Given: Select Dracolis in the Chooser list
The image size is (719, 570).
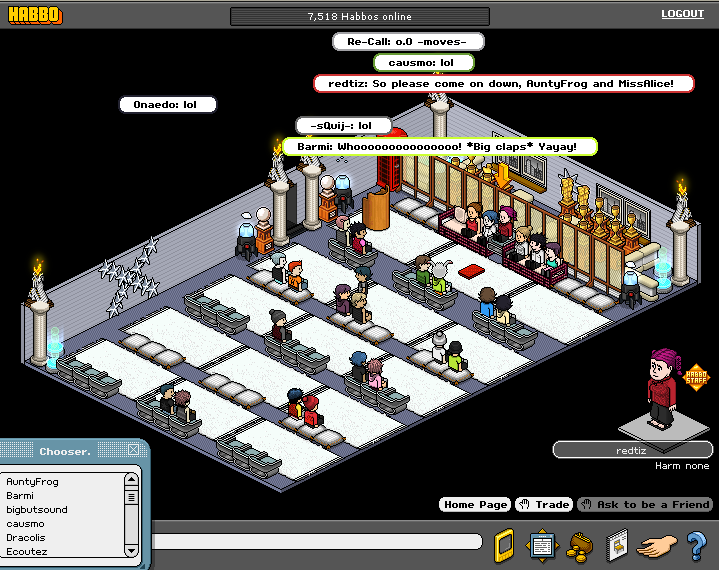Looking at the screenshot, I should point(27,537).
